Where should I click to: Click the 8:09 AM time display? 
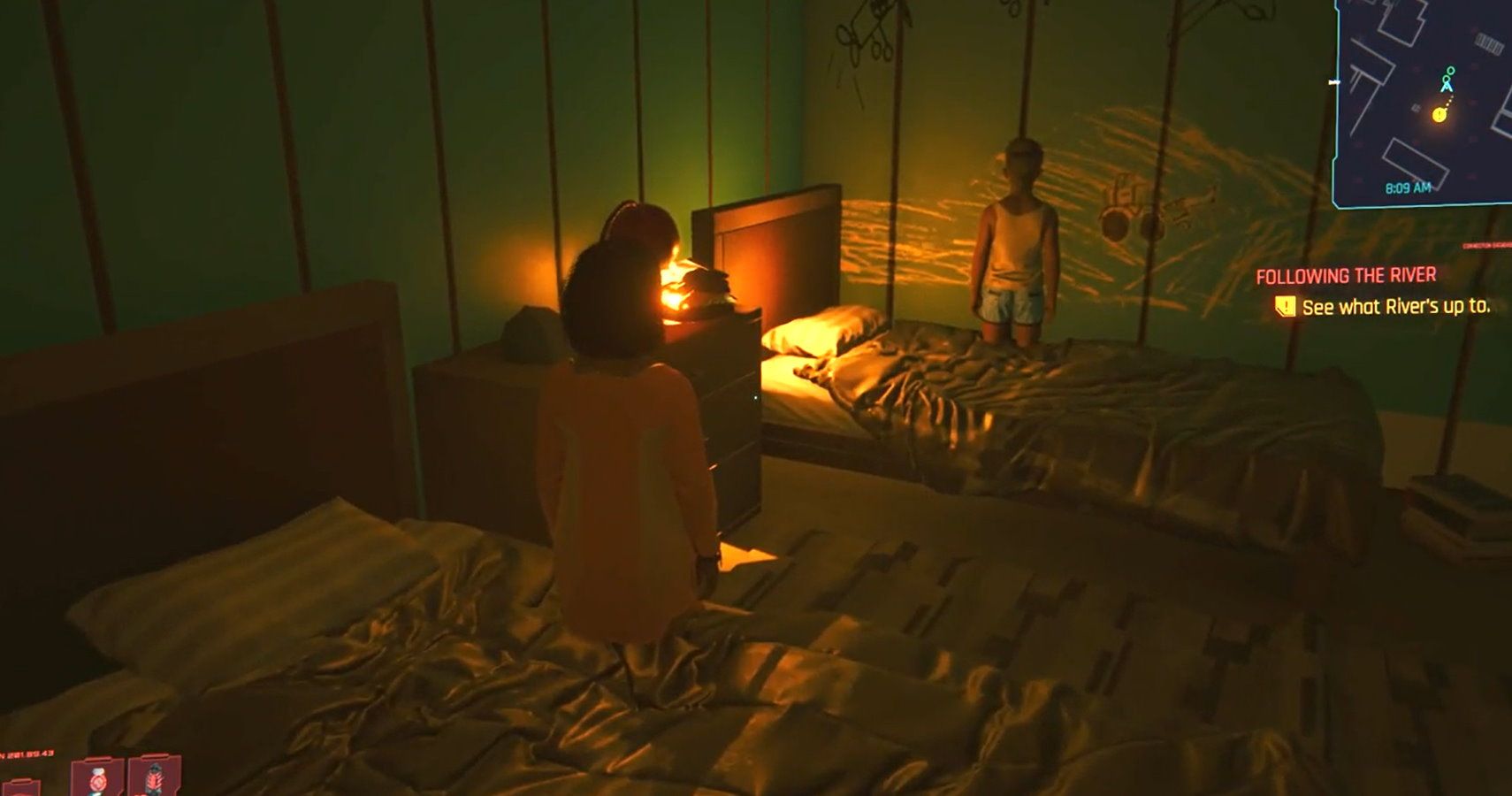point(1409,187)
